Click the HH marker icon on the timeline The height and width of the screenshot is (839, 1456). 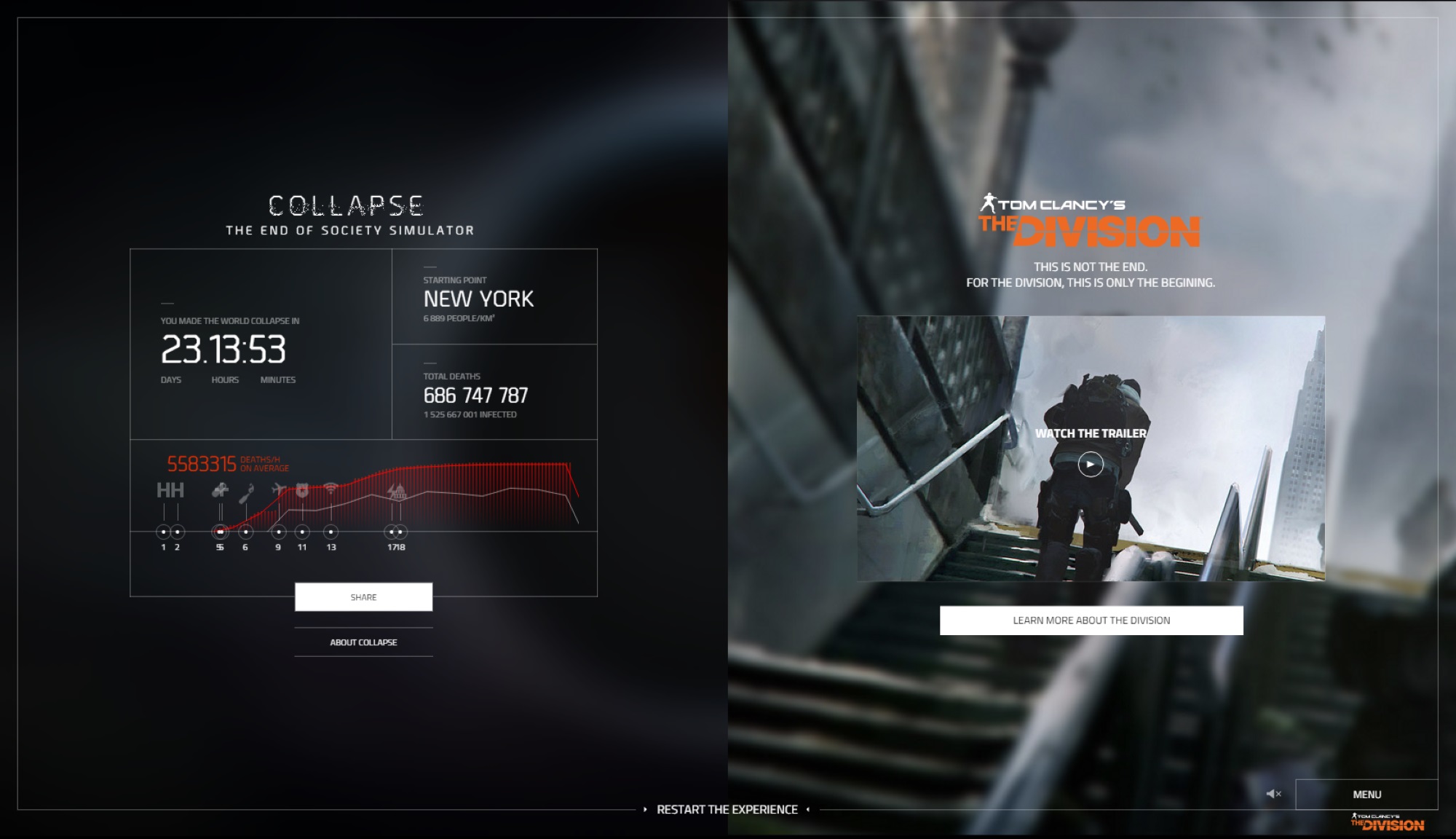pyautogui.click(x=170, y=490)
